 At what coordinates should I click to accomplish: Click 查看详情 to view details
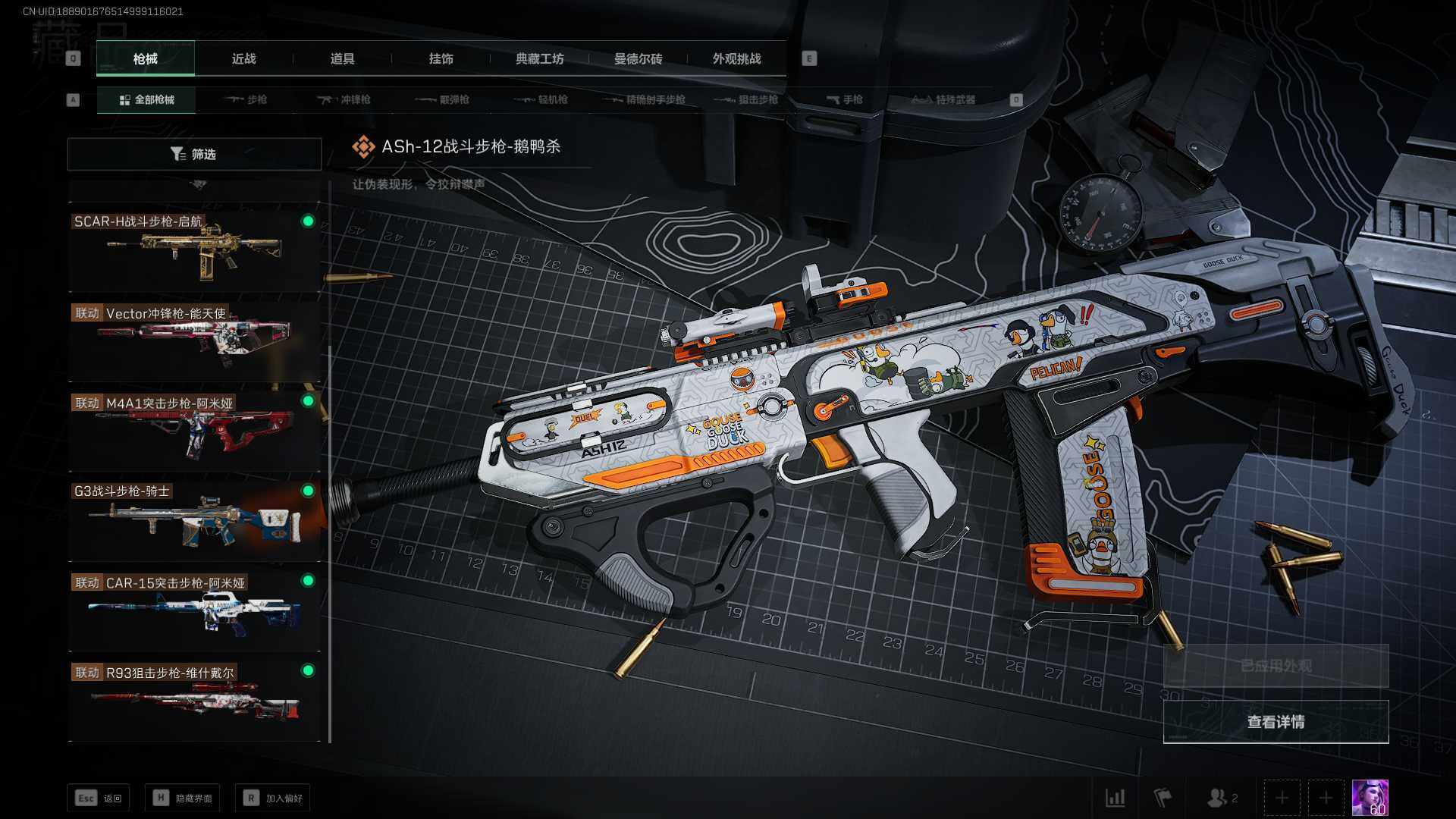pos(1276,722)
